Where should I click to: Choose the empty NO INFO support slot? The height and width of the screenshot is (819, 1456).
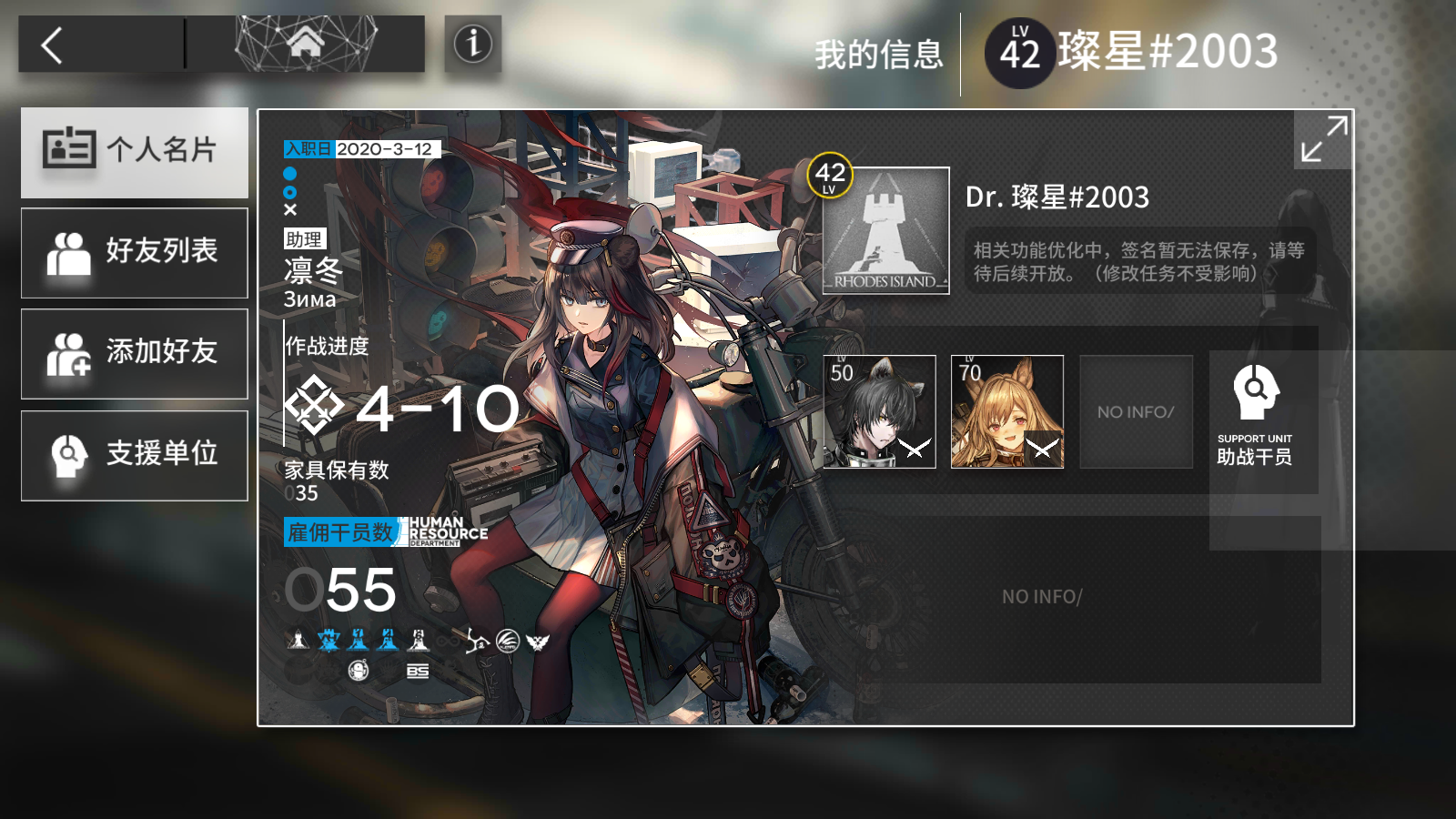(x=1136, y=411)
